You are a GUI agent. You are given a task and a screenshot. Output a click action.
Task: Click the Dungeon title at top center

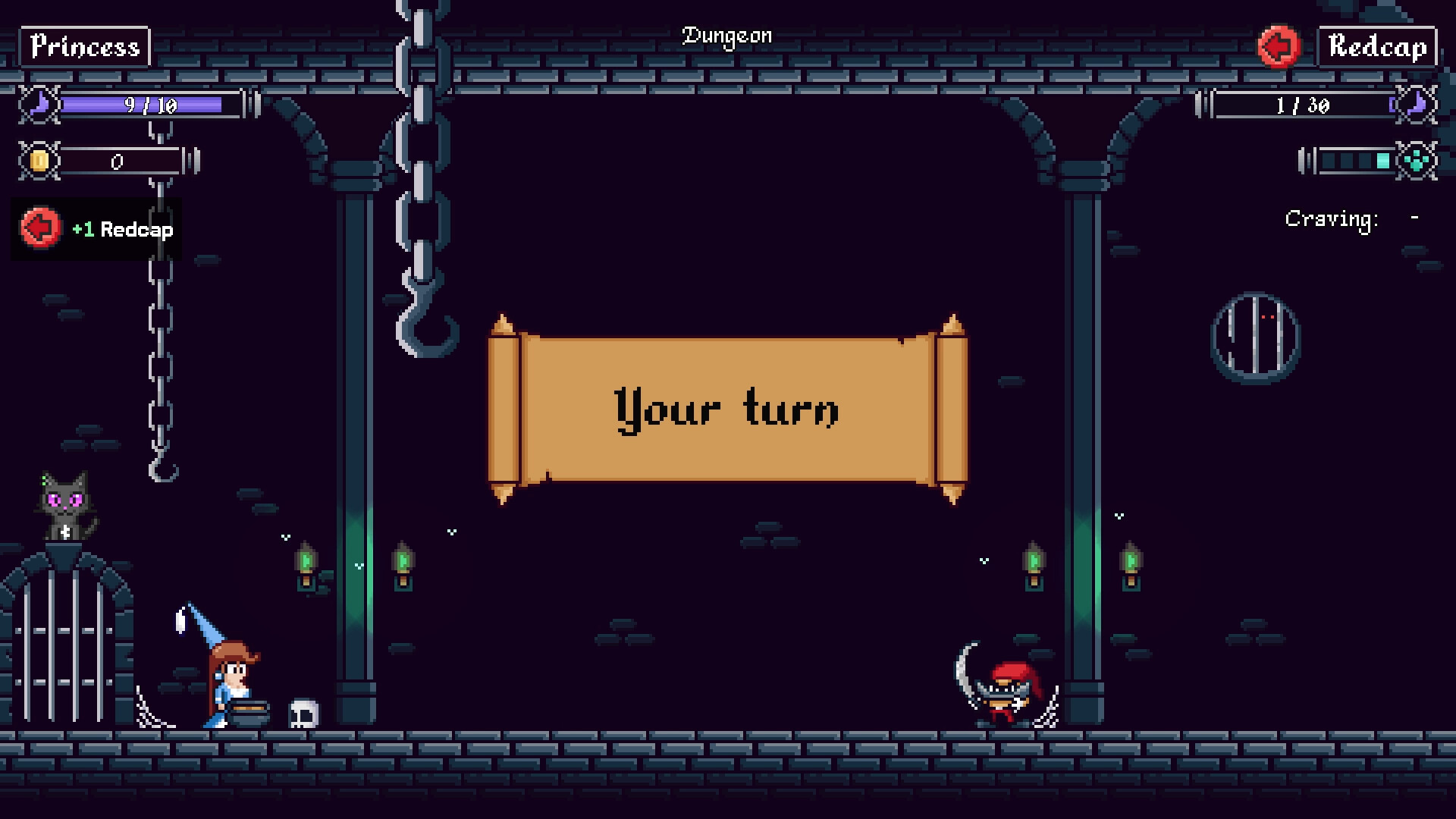coord(727,35)
